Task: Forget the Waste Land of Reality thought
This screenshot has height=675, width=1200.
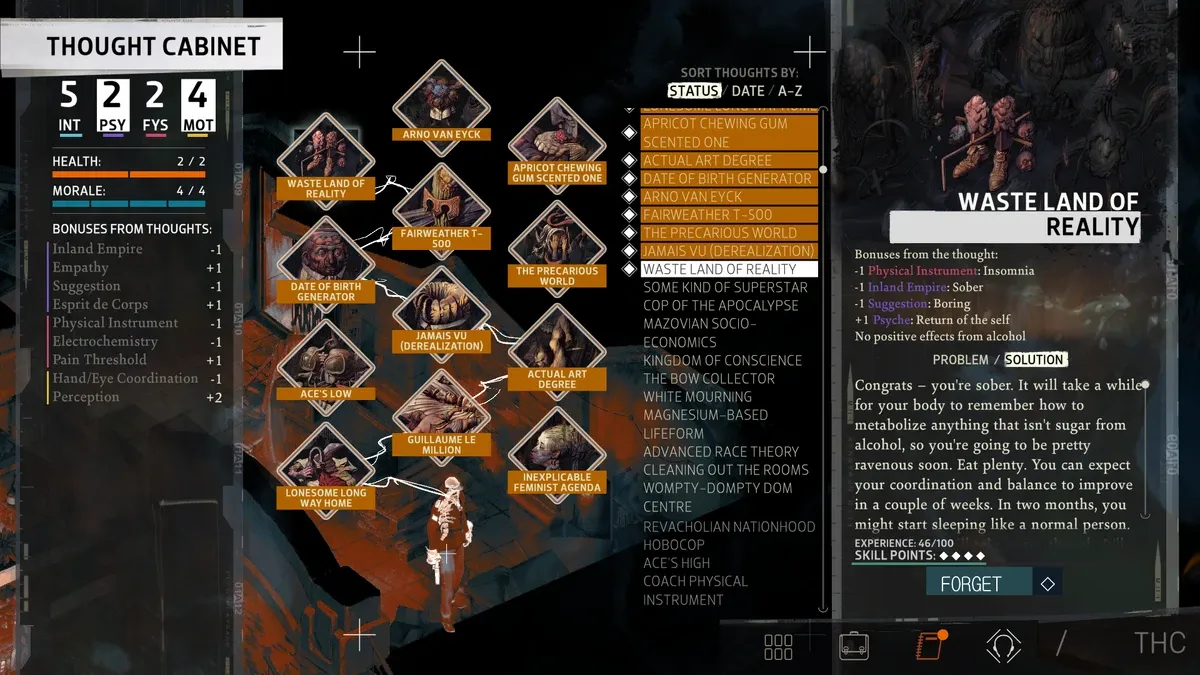Action: click(970, 584)
